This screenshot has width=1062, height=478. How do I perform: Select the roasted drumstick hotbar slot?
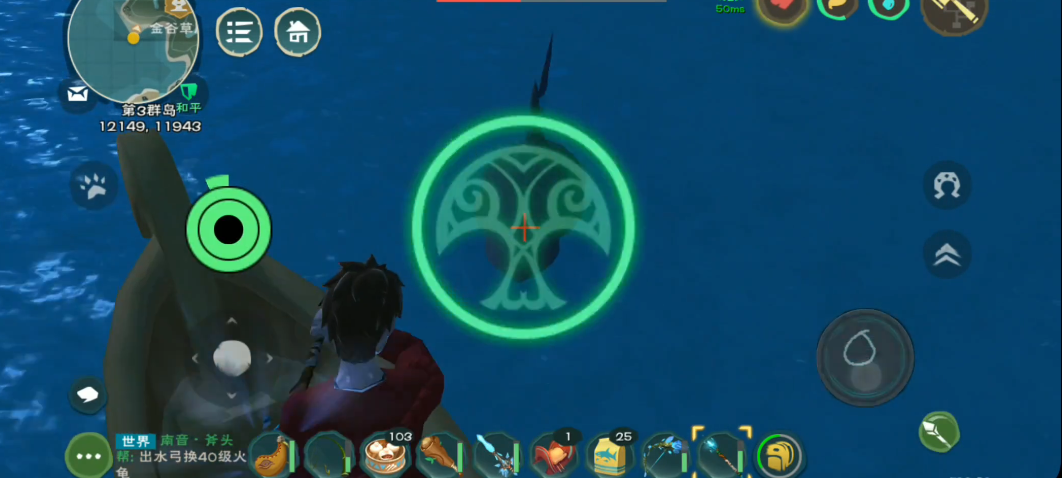[x=440, y=456]
